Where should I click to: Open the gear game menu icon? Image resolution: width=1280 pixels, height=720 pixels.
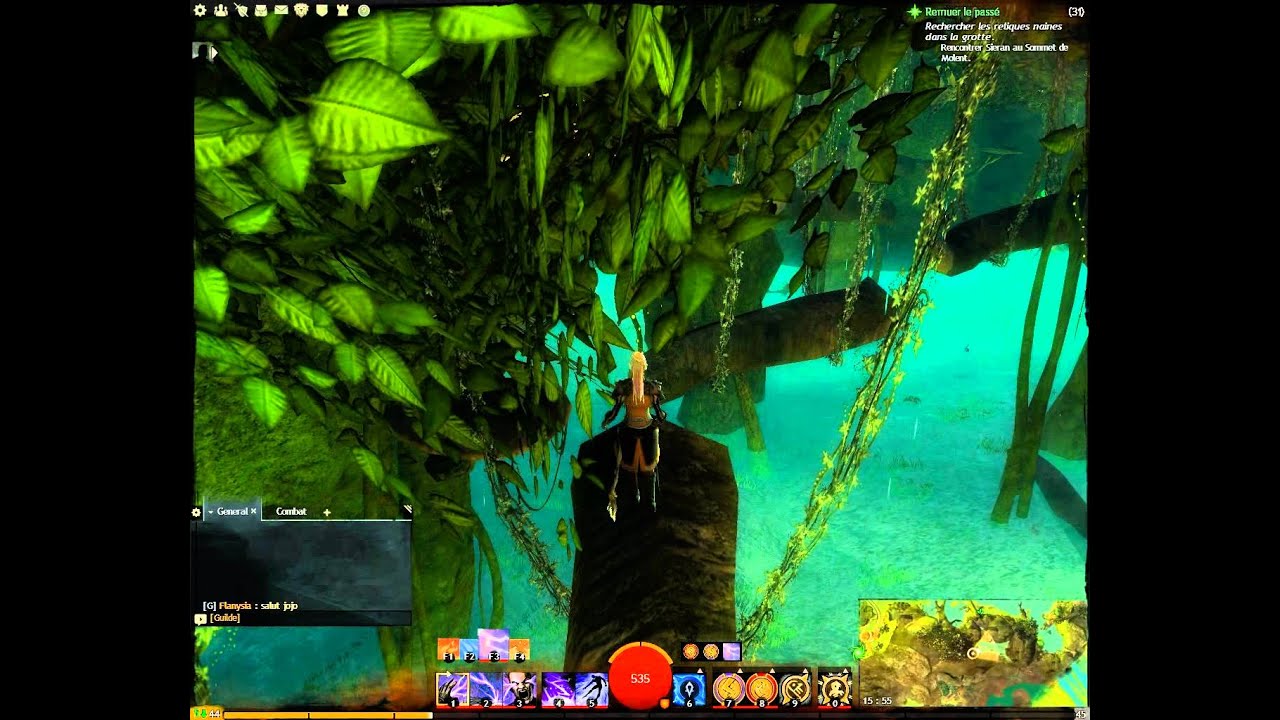(200, 10)
